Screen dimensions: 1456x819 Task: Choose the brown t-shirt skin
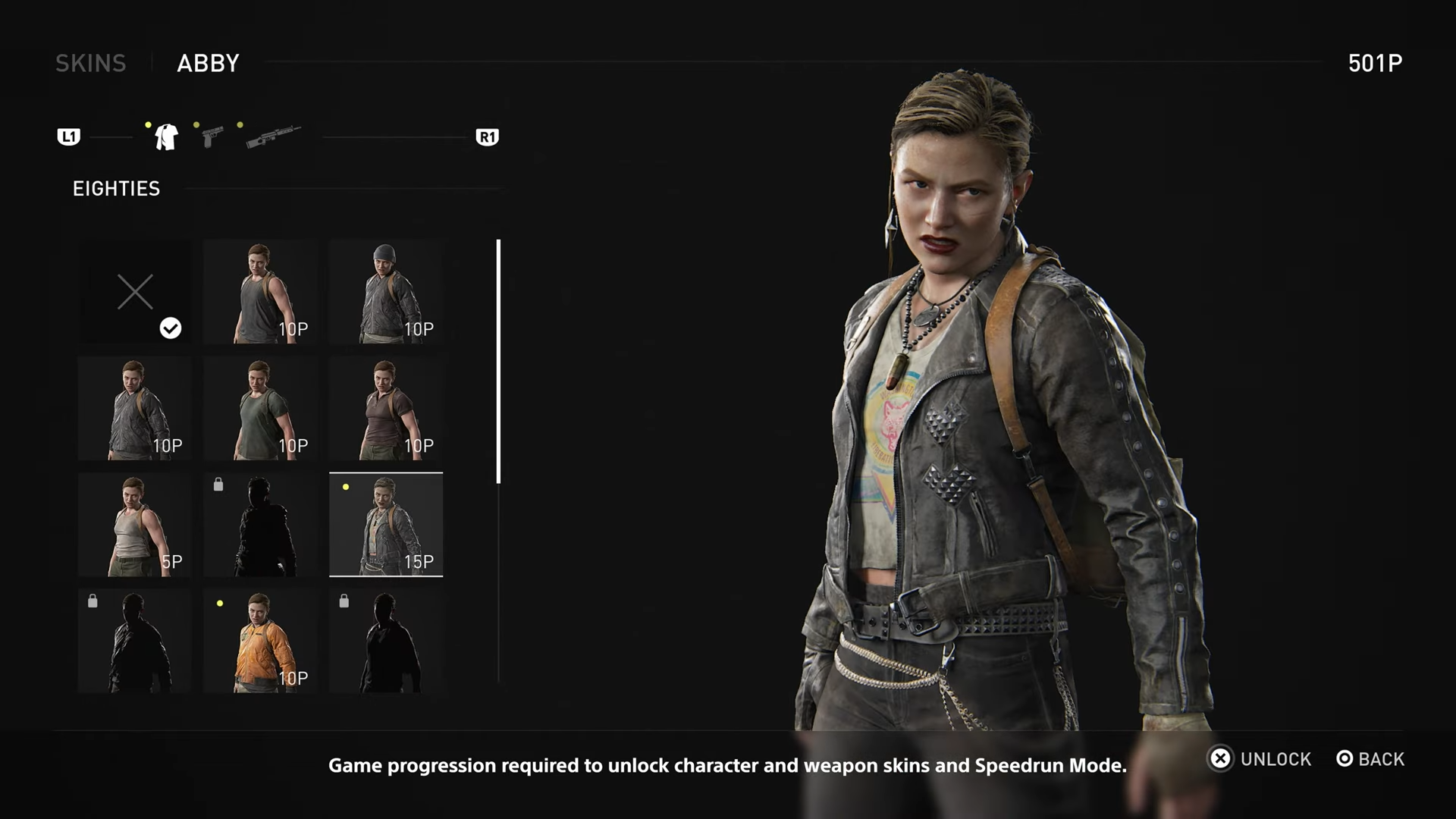[386, 409]
